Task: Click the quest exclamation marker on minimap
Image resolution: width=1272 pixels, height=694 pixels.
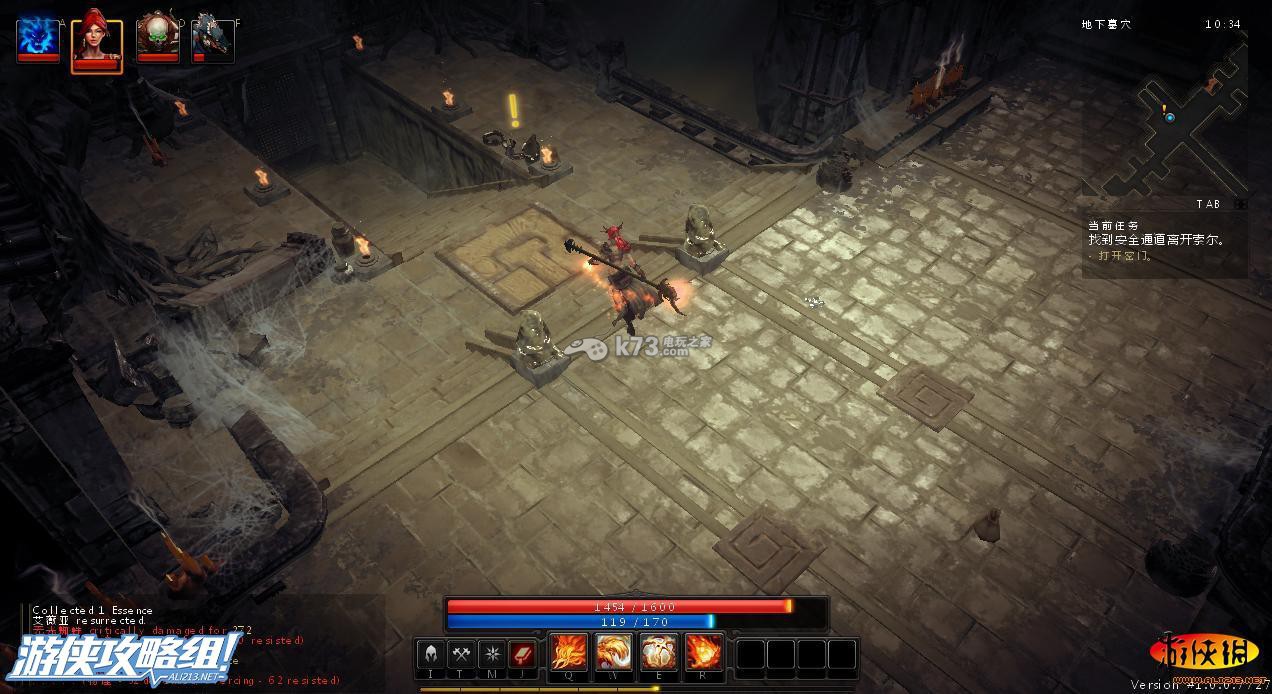Action: [1164, 108]
